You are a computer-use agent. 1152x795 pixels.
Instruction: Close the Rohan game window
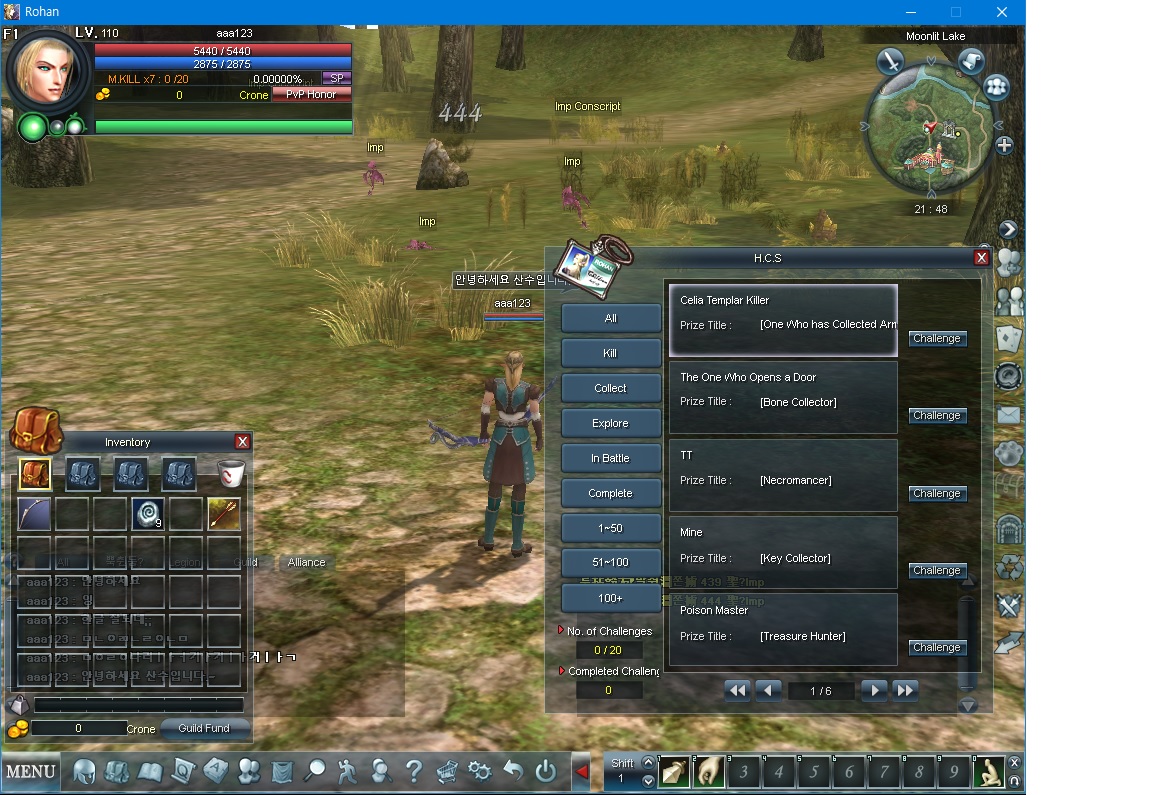pos(1002,12)
